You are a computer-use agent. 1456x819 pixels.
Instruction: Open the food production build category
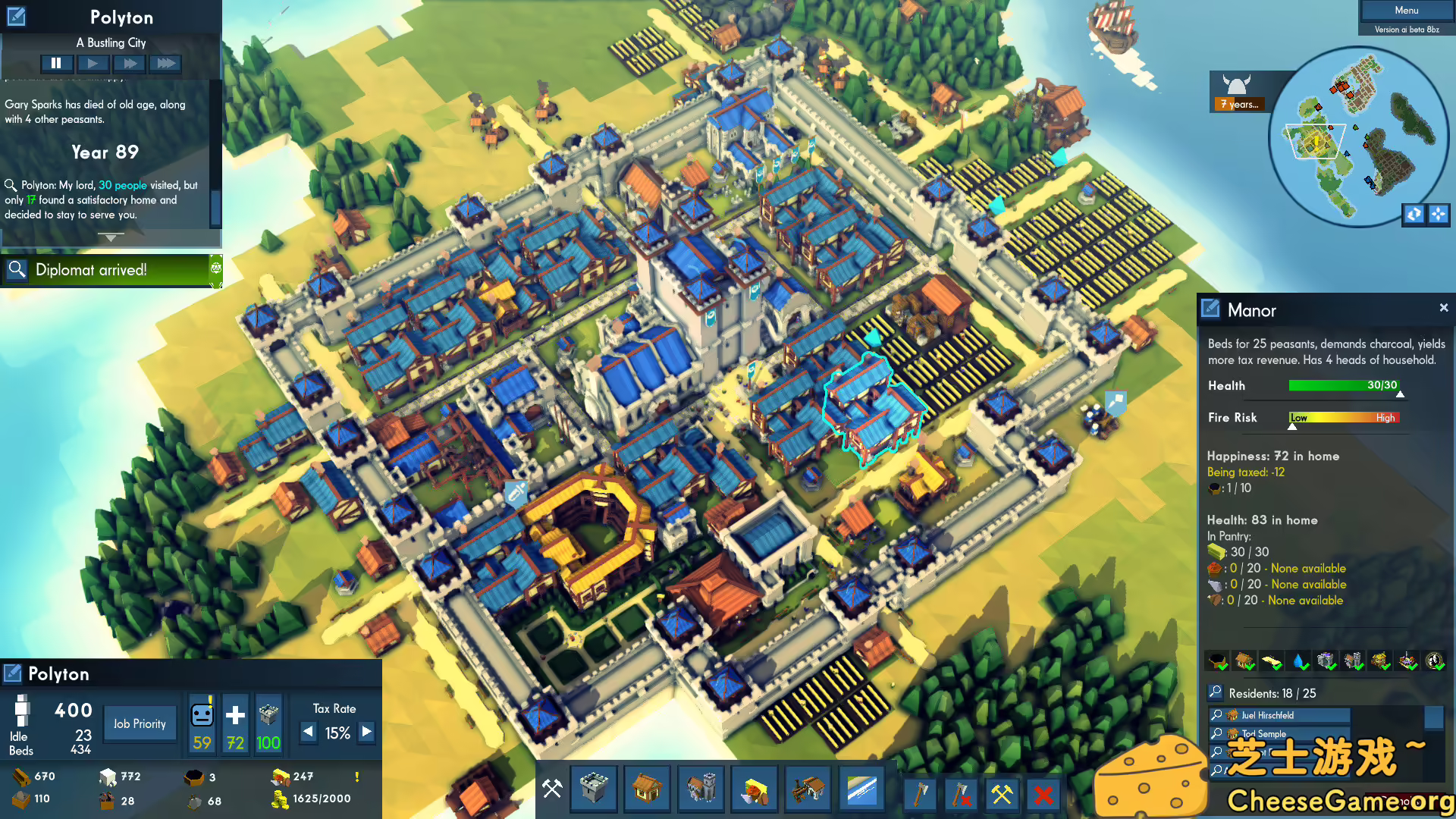[754, 789]
